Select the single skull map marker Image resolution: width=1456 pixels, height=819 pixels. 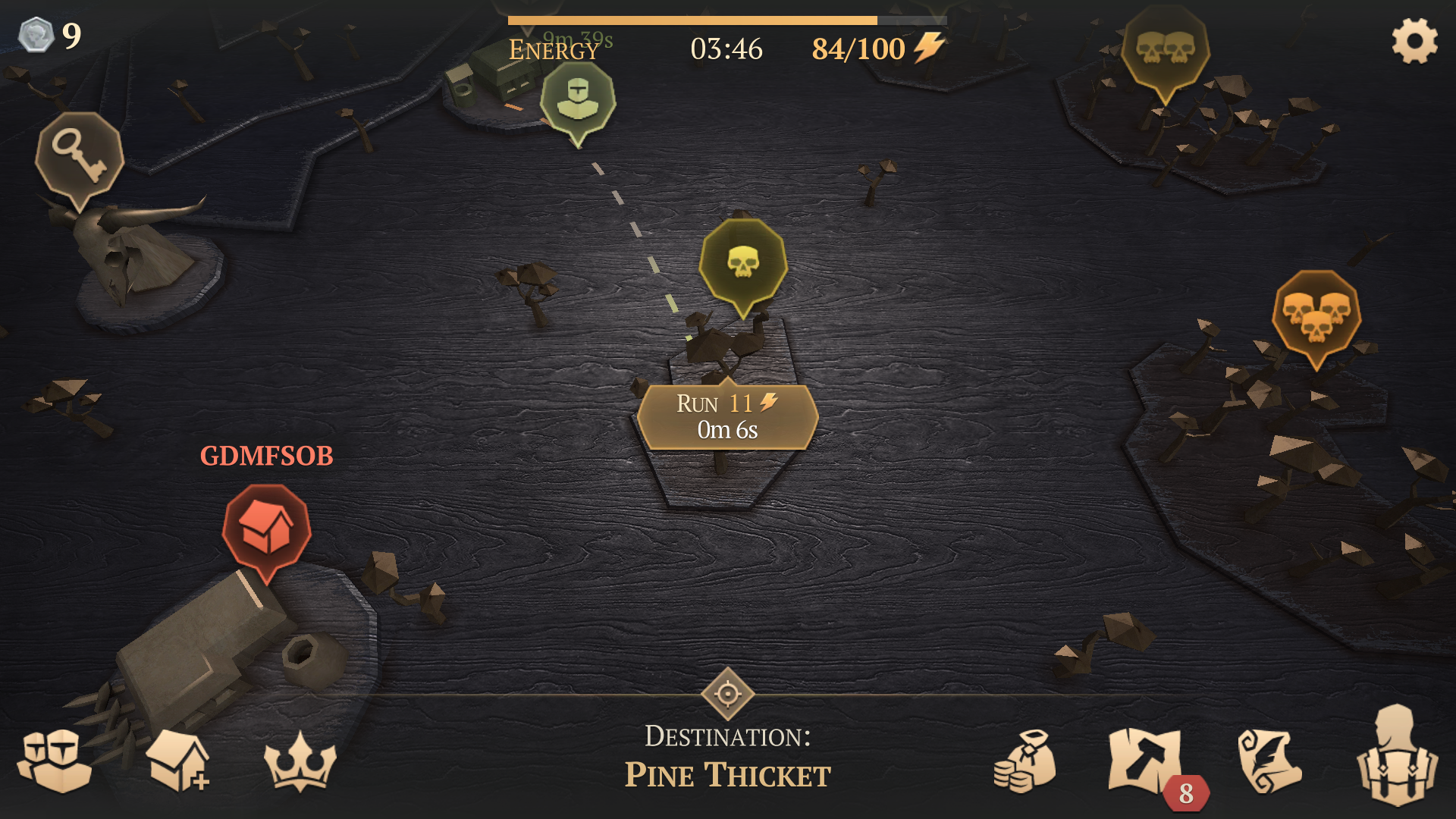pyautogui.click(x=743, y=262)
